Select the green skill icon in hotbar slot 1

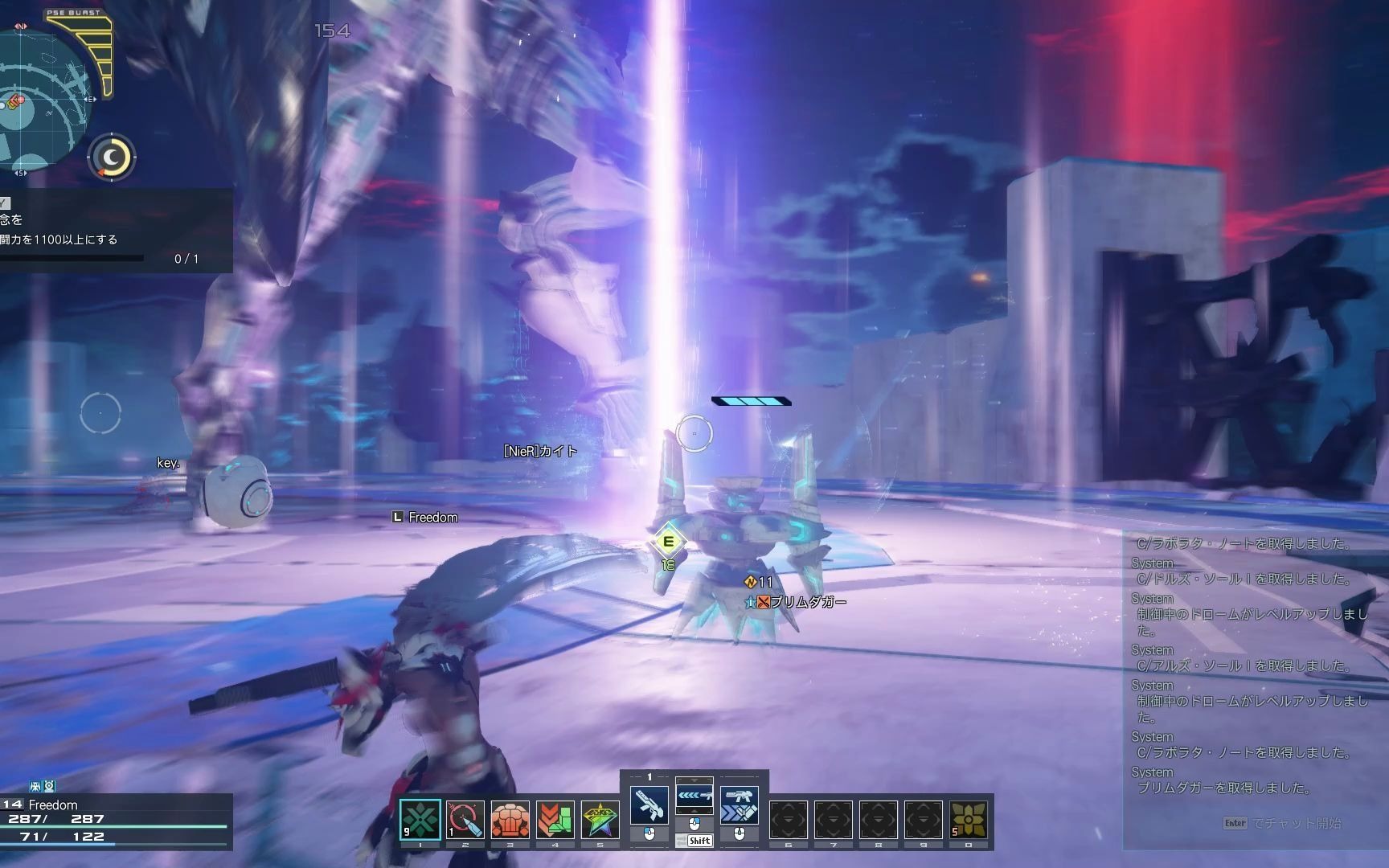click(x=420, y=819)
